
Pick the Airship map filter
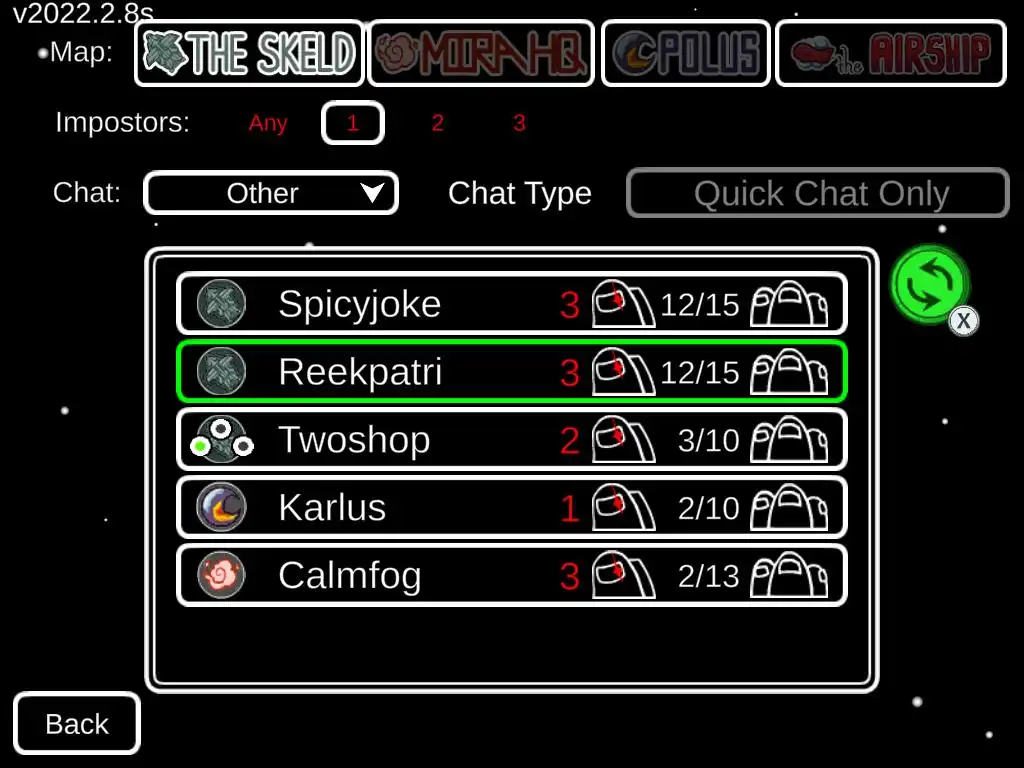[x=891, y=53]
